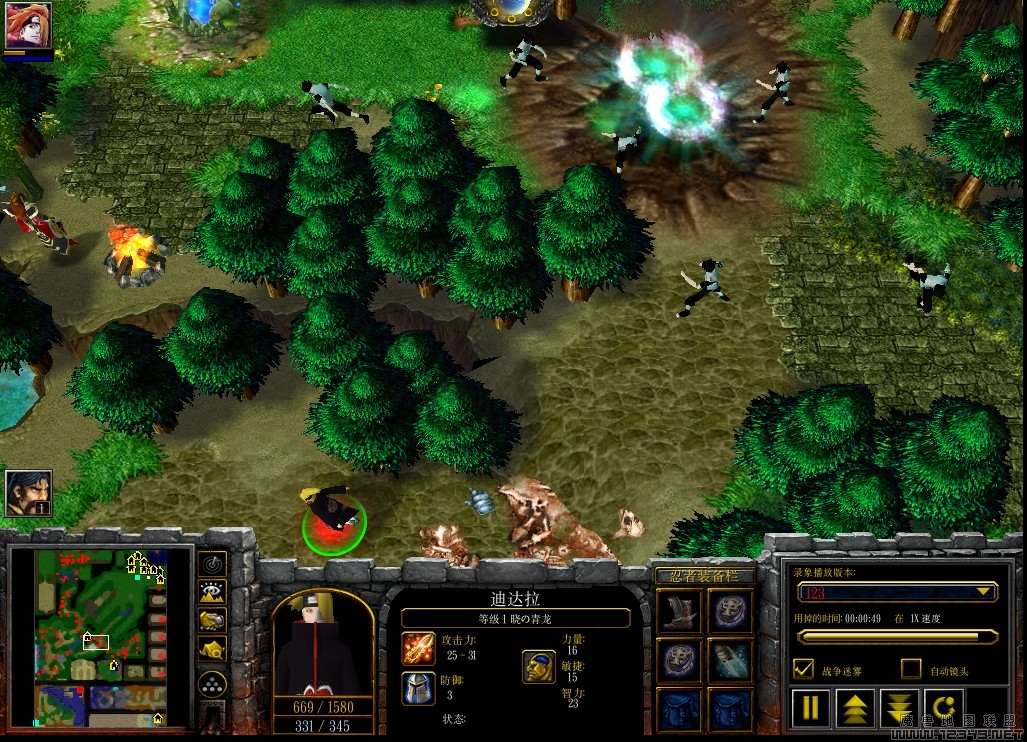This screenshot has height=742, width=1027.
Task: Toggle minimap terrain display eye button
Action: pyautogui.click(x=212, y=593)
